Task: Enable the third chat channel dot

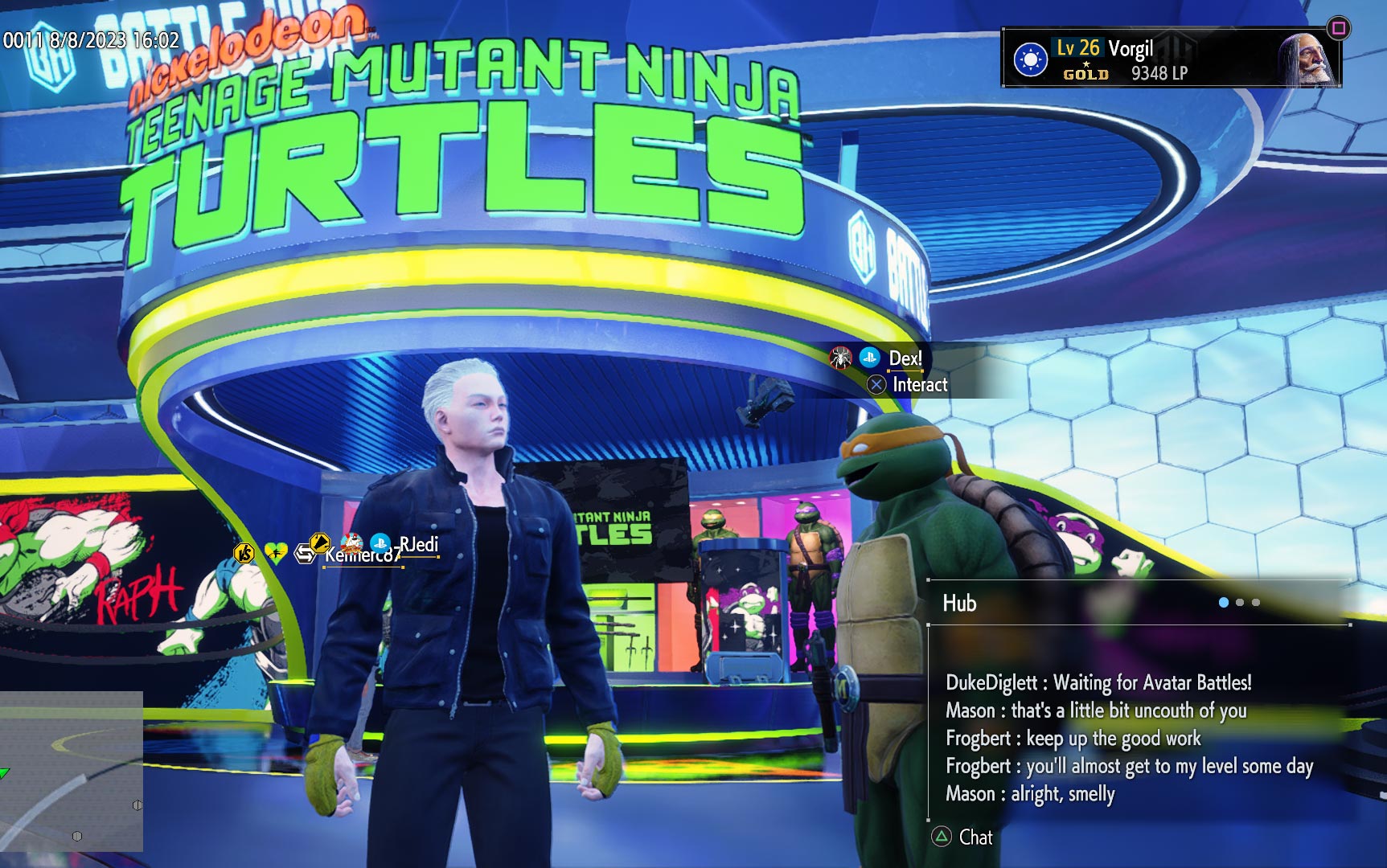Action: [x=1256, y=602]
